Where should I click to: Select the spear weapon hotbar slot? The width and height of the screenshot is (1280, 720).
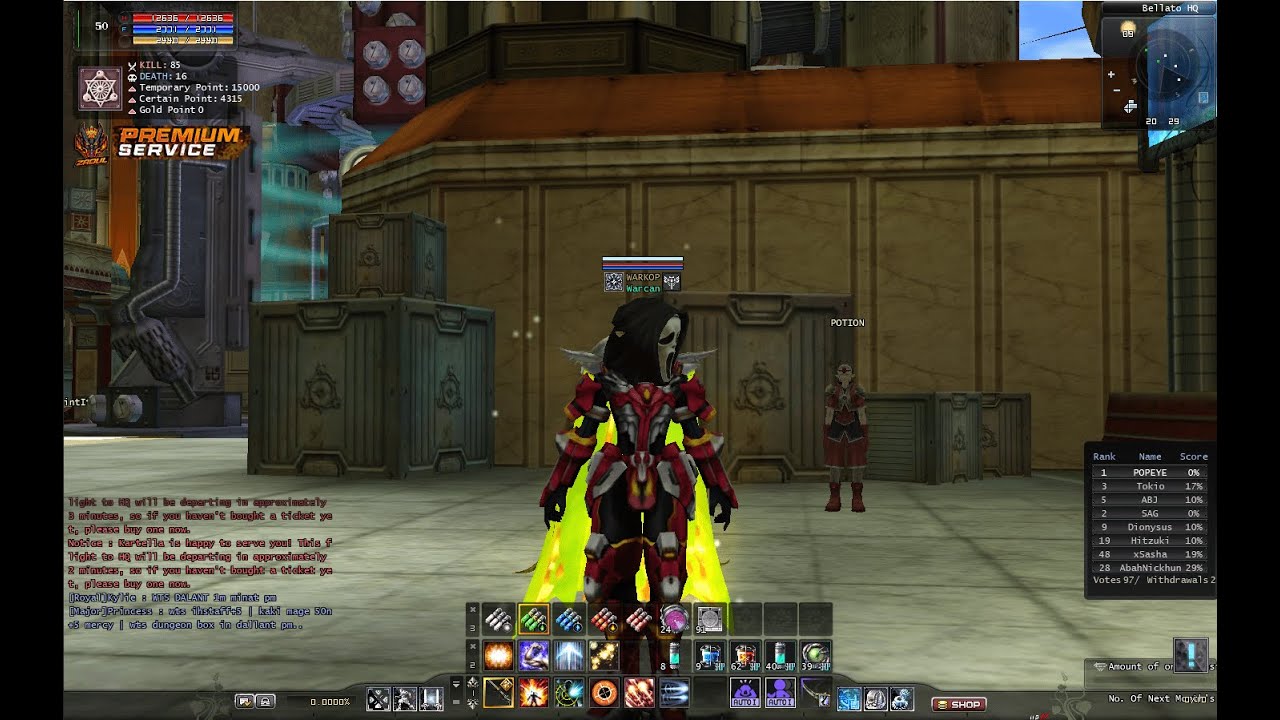(x=498, y=692)
